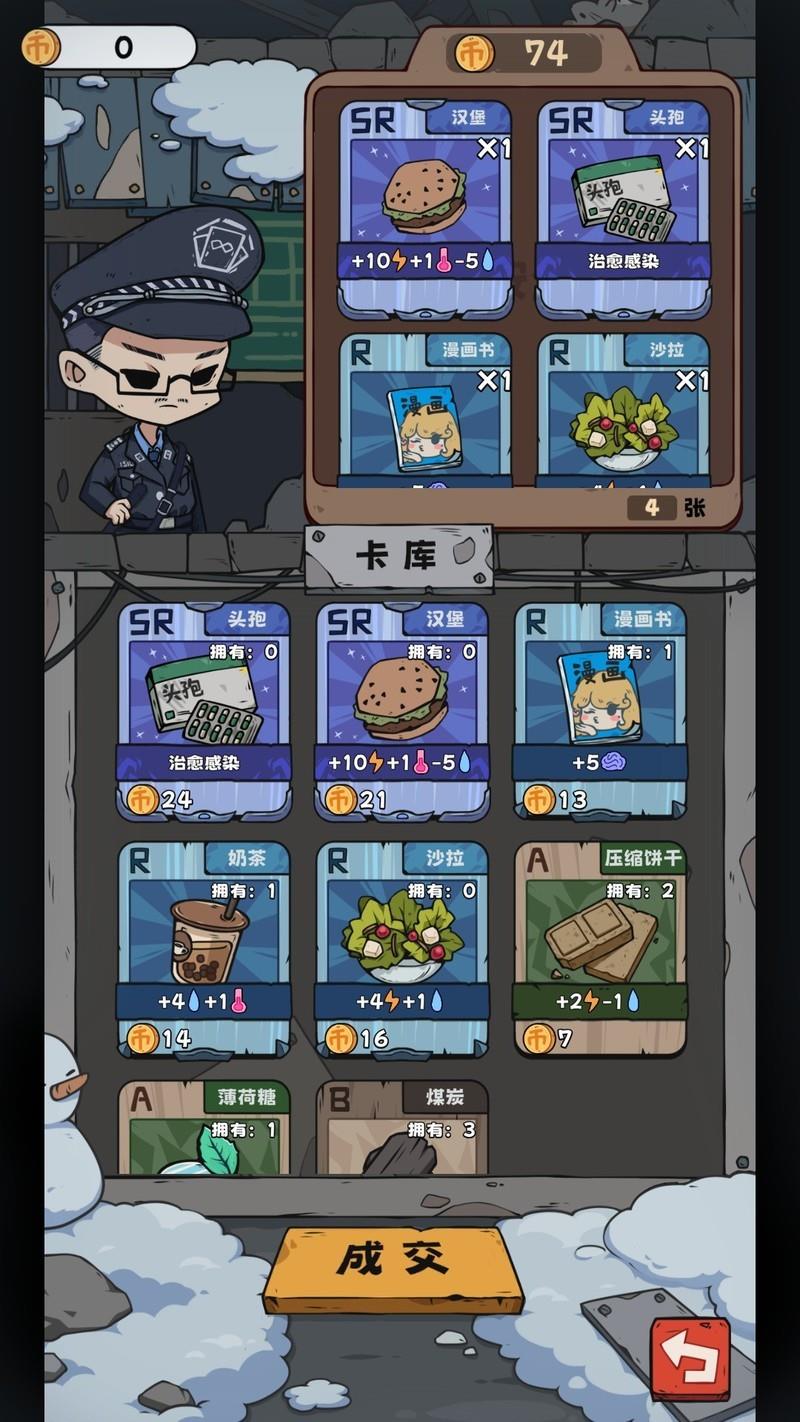
Task: Go back using the red return arrow
Action: [x=691, y=1358]
